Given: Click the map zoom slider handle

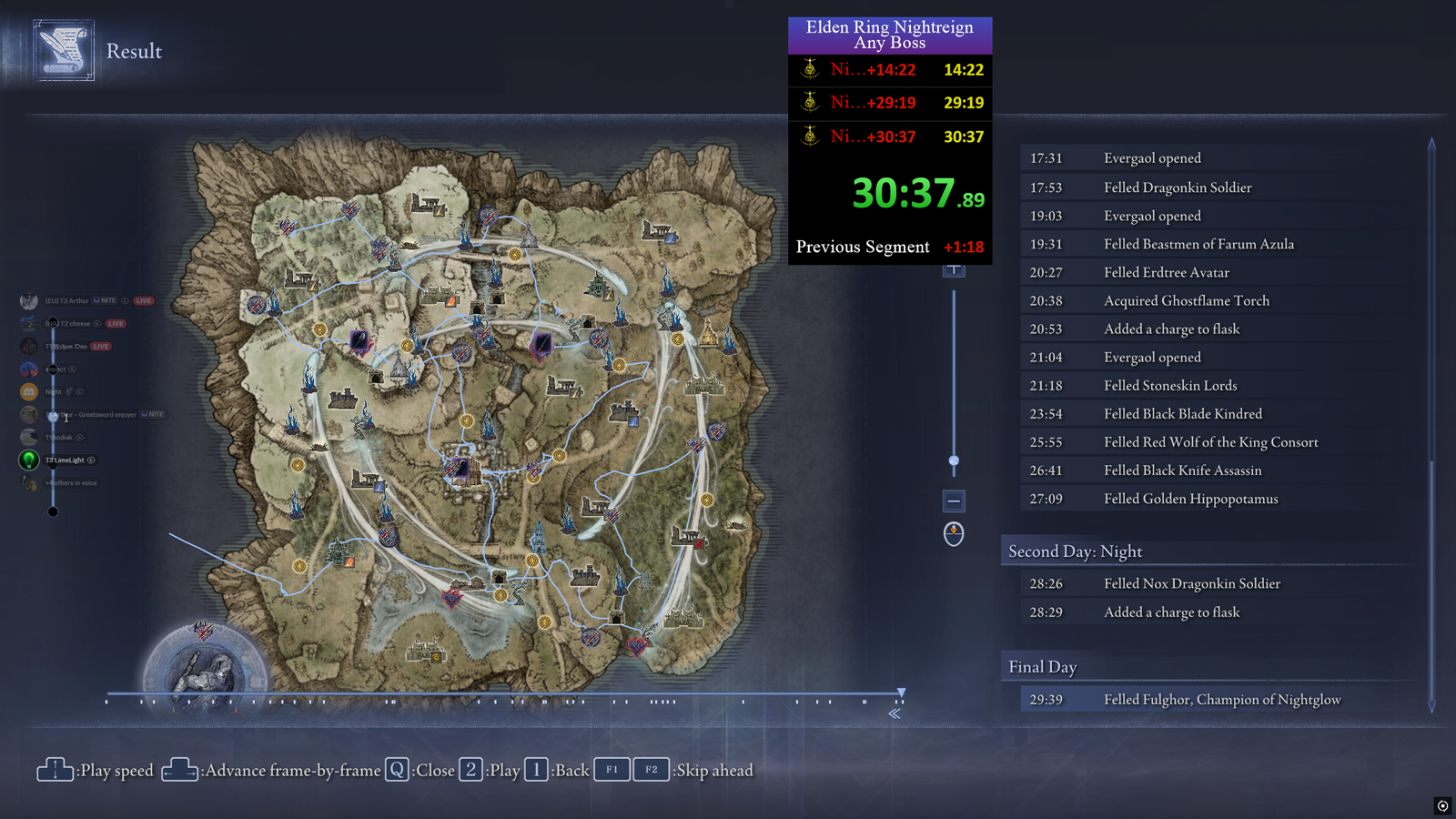Looking at the screenshot, I should (x=954, y=460).
